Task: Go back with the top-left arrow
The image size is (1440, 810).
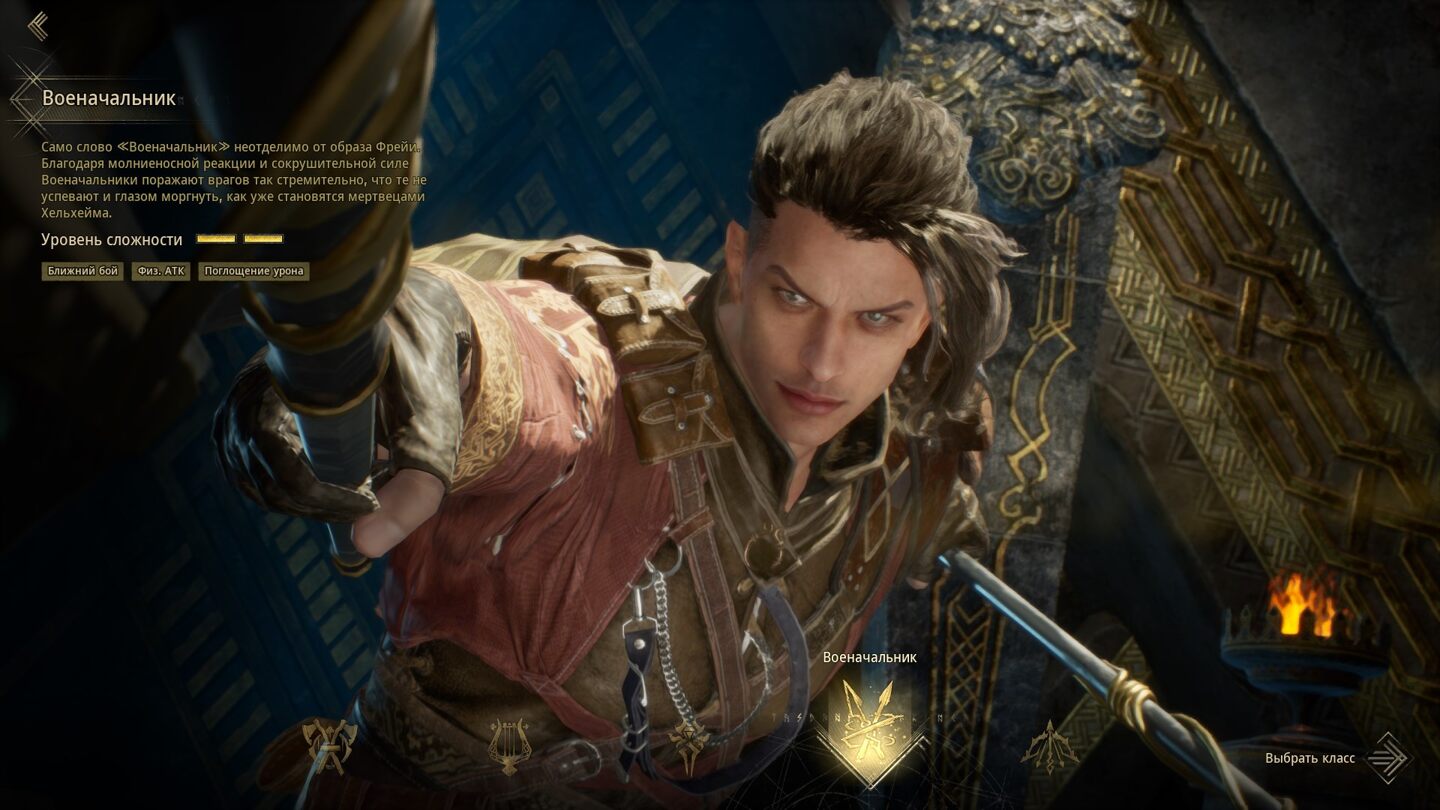Action: 38,26
